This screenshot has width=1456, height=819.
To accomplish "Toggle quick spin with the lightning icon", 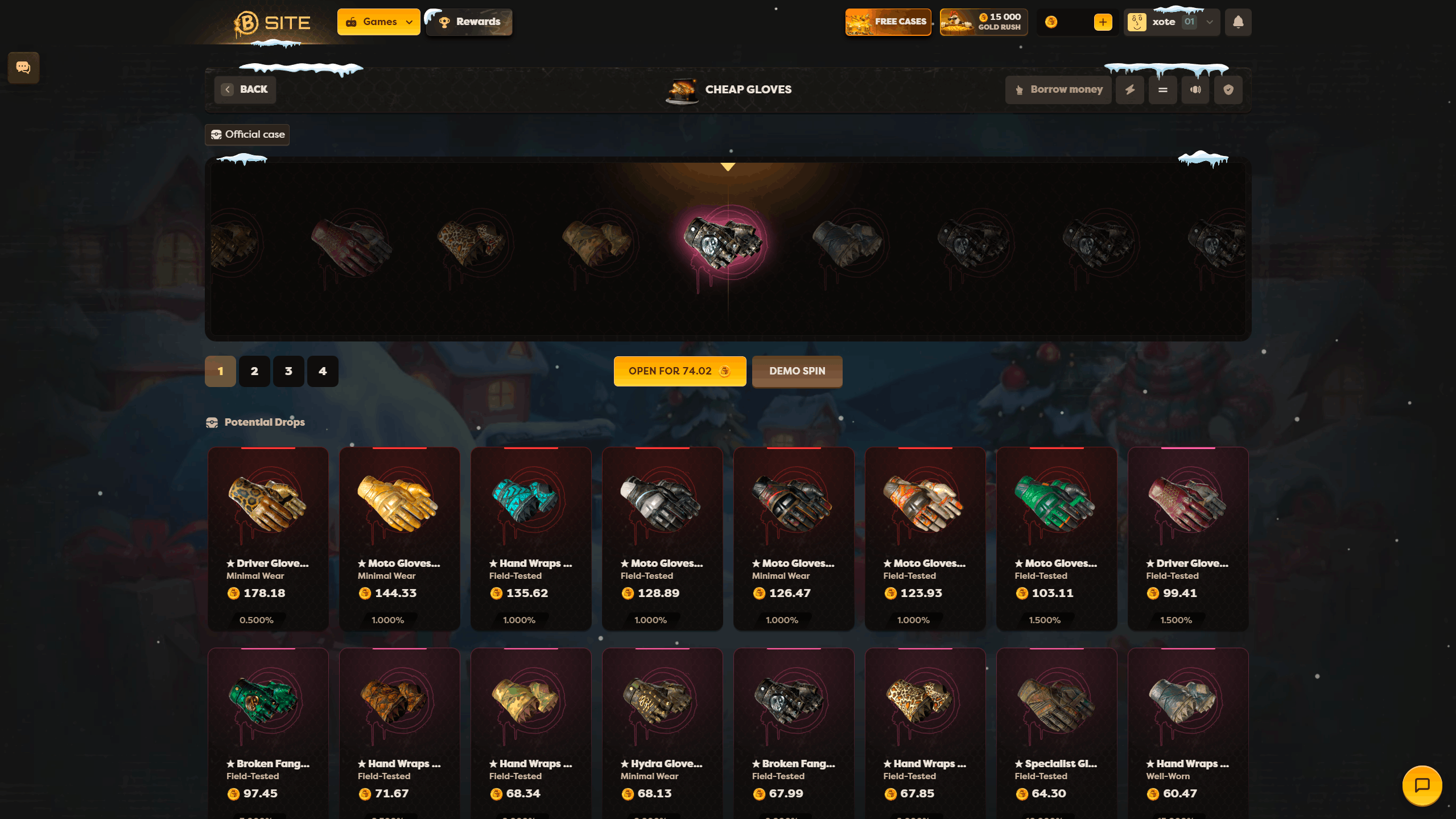I will coord(1130,89).
